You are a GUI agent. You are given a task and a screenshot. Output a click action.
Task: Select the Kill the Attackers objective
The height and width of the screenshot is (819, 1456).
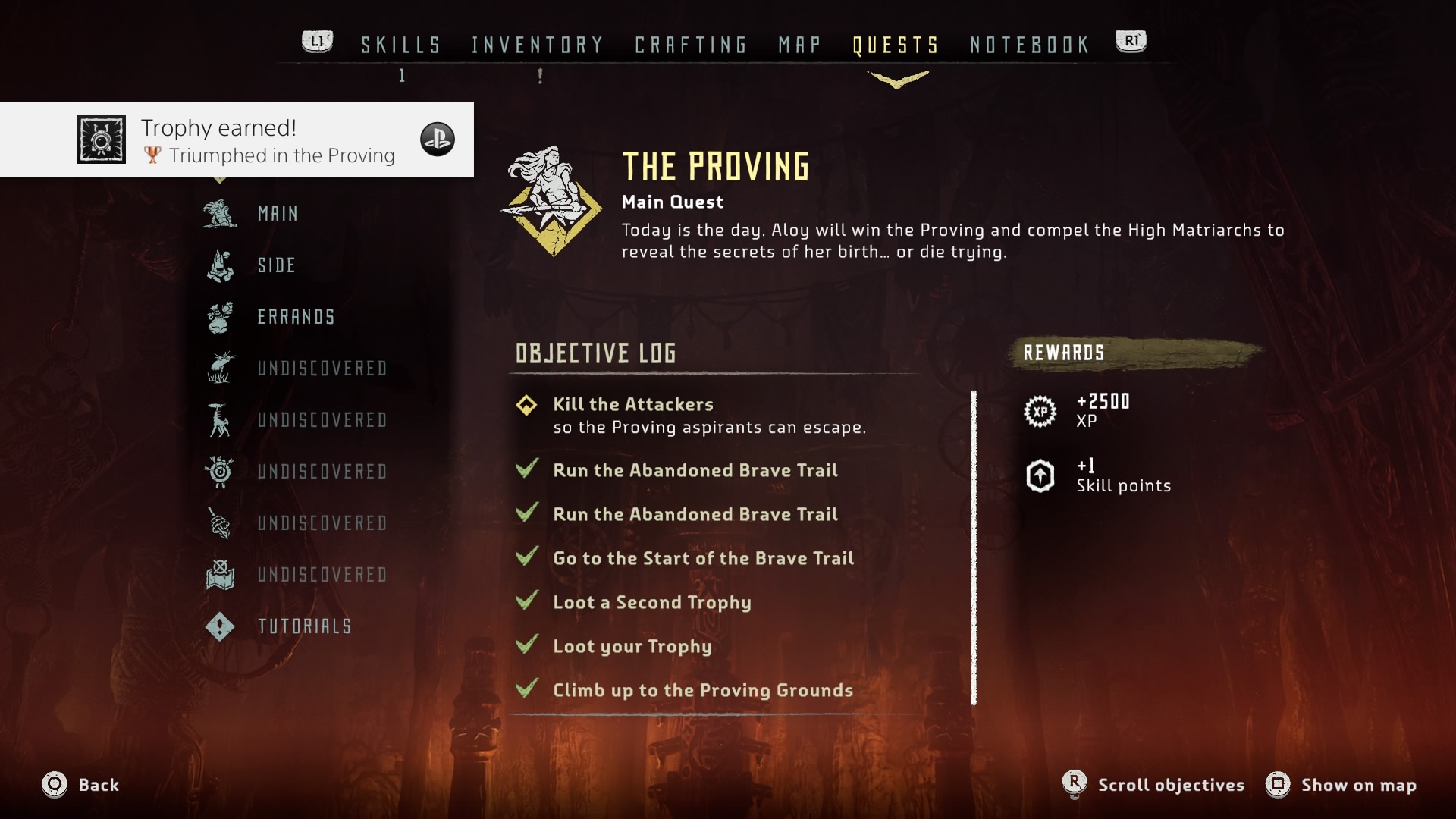point(632,405)
